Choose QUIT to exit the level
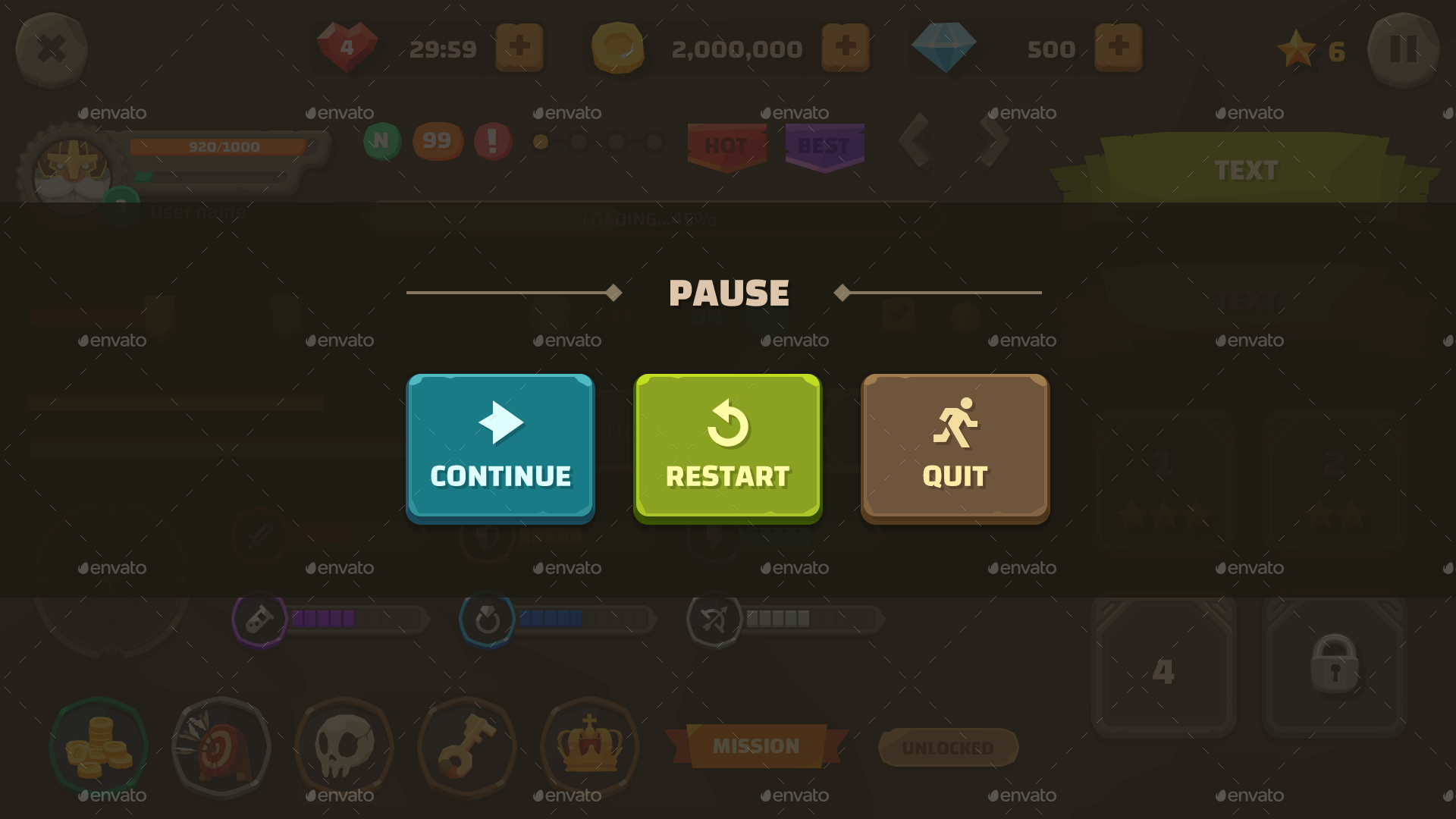Image resolution: width=1456 pixels, height=819 pixels. (954, 447)
